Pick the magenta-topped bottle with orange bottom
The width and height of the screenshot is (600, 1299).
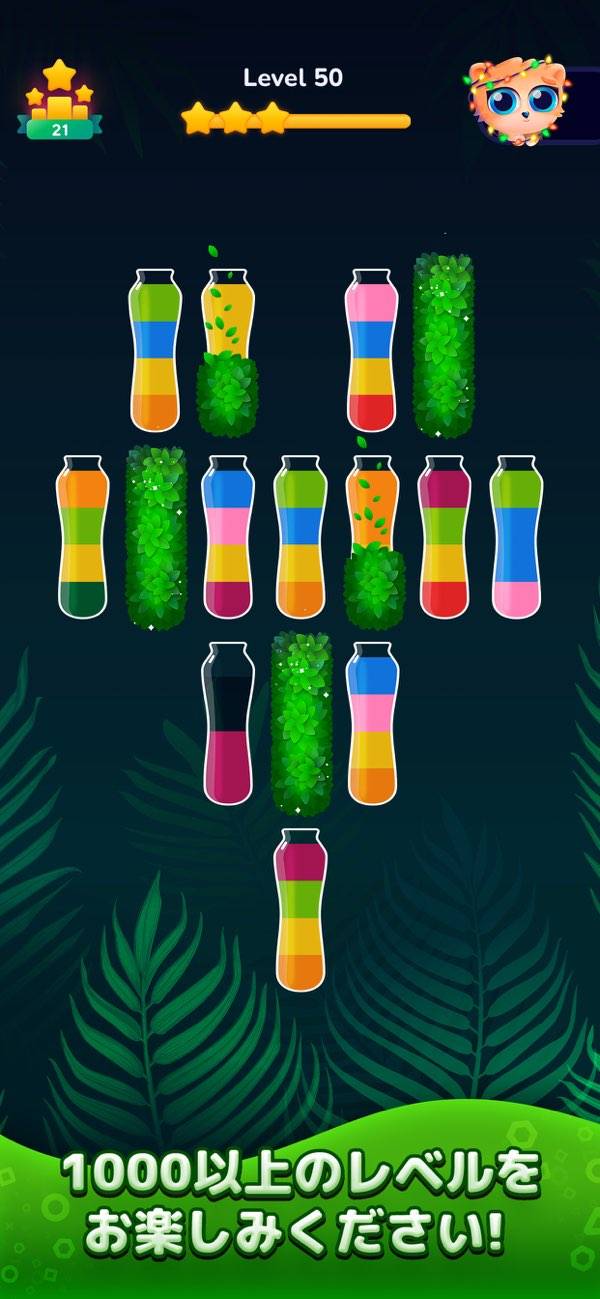click(300, 909)
